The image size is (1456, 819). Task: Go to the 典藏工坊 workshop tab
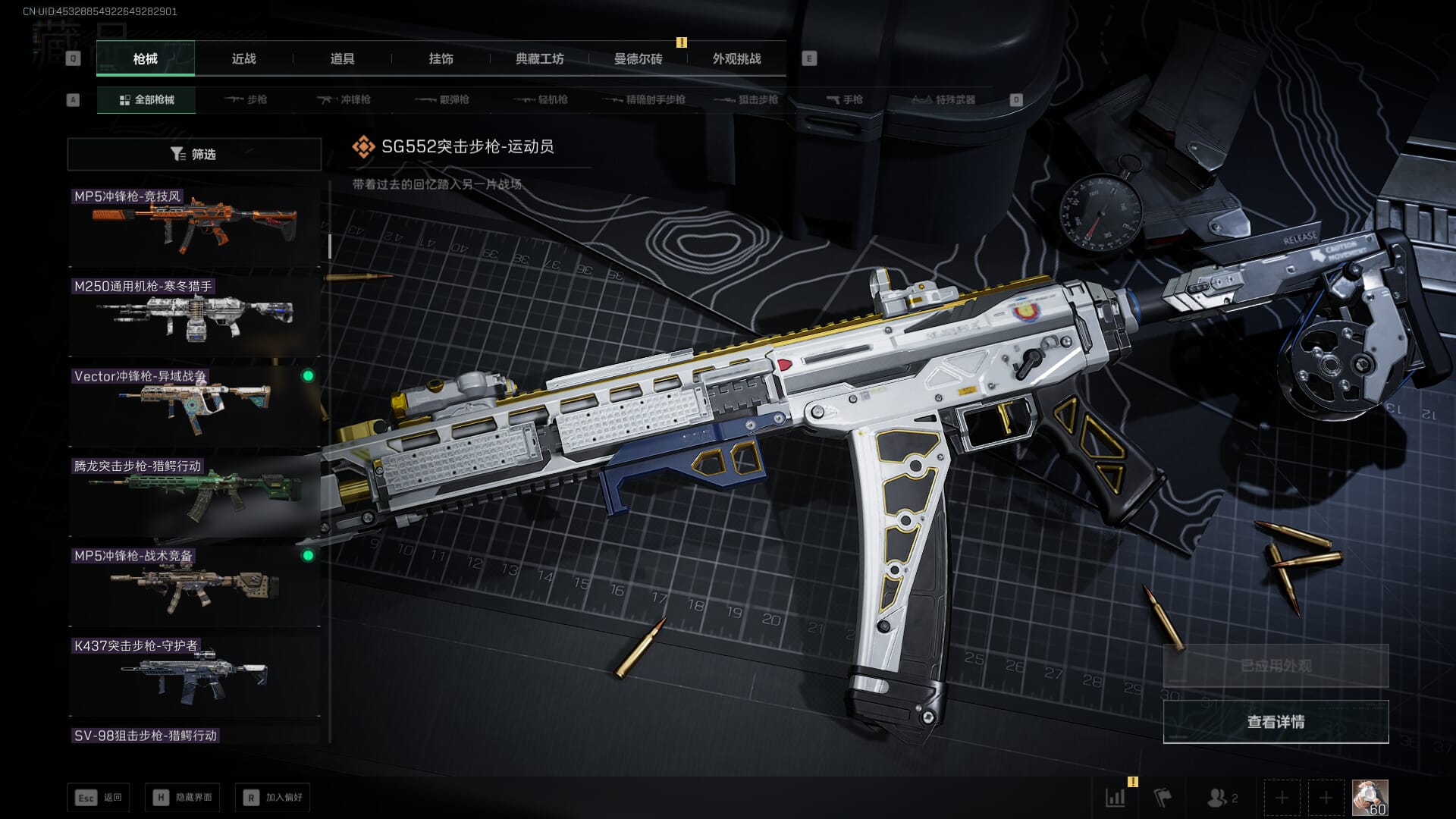pyautogui.click(x=539, y=58)
